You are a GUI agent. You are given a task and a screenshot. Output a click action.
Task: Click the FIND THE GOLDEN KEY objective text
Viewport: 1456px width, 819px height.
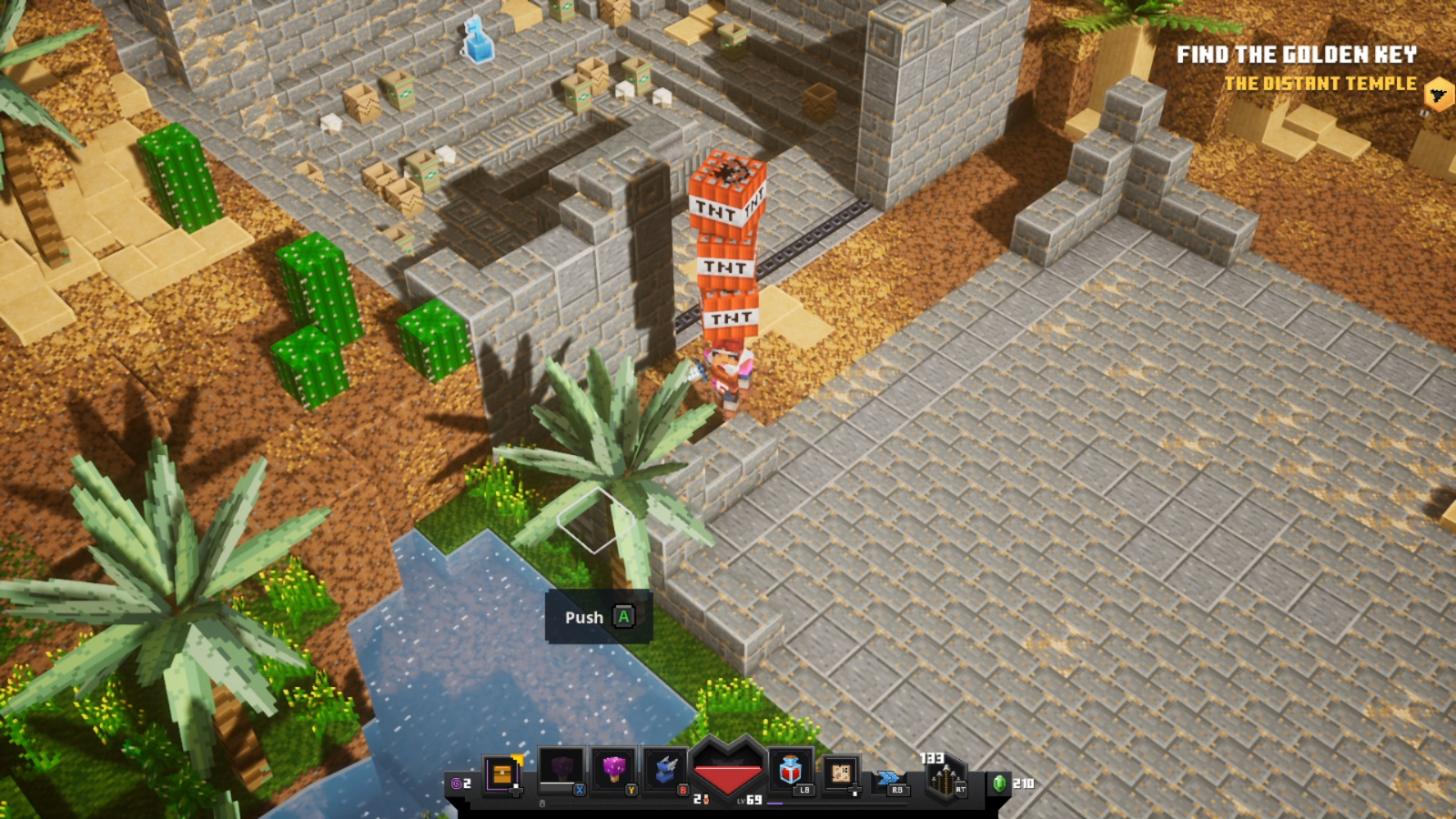(1299, 55)
